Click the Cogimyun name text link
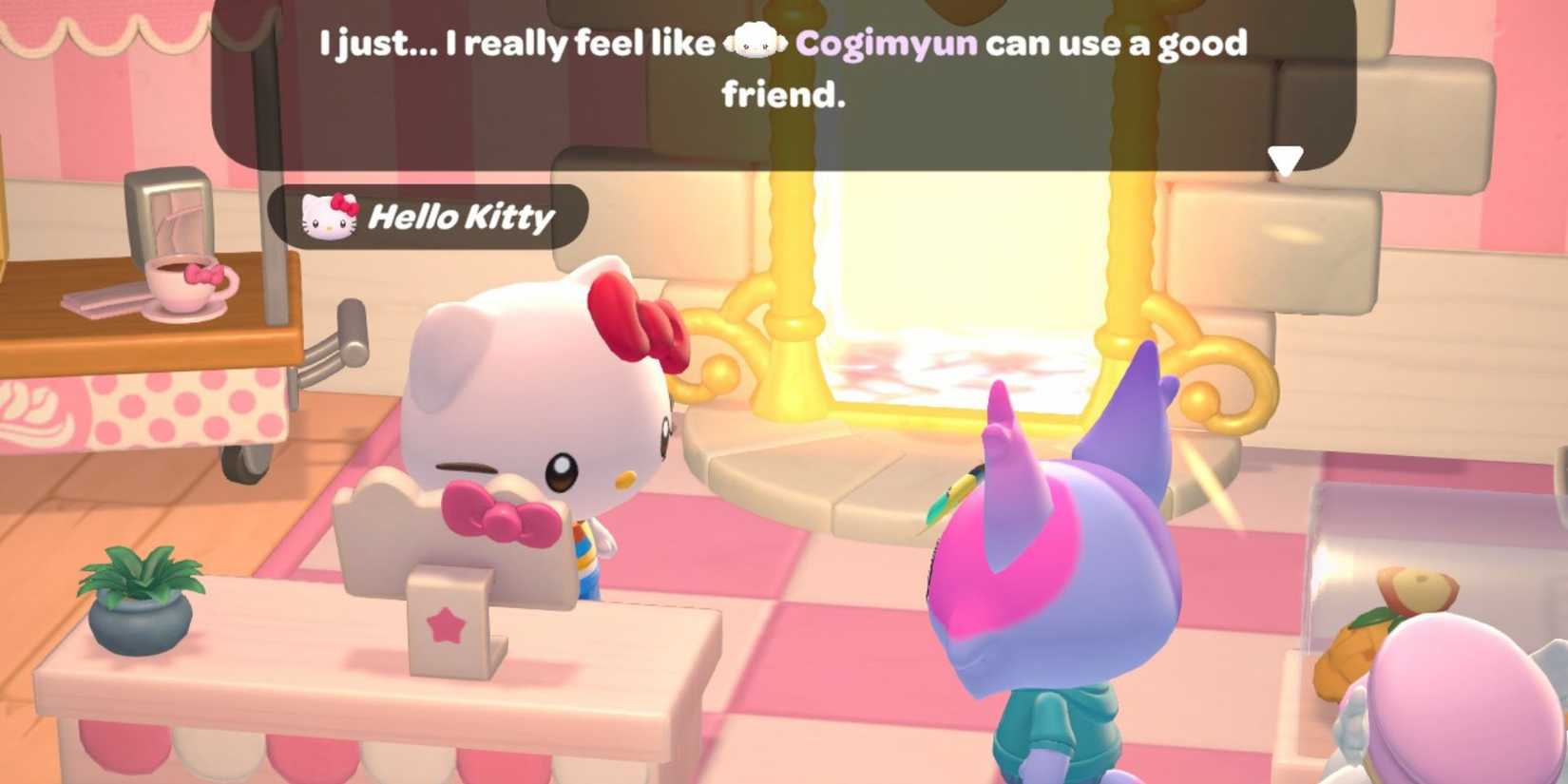The width and height of the screenshot is (1568, 784). [x=884, y=44]
